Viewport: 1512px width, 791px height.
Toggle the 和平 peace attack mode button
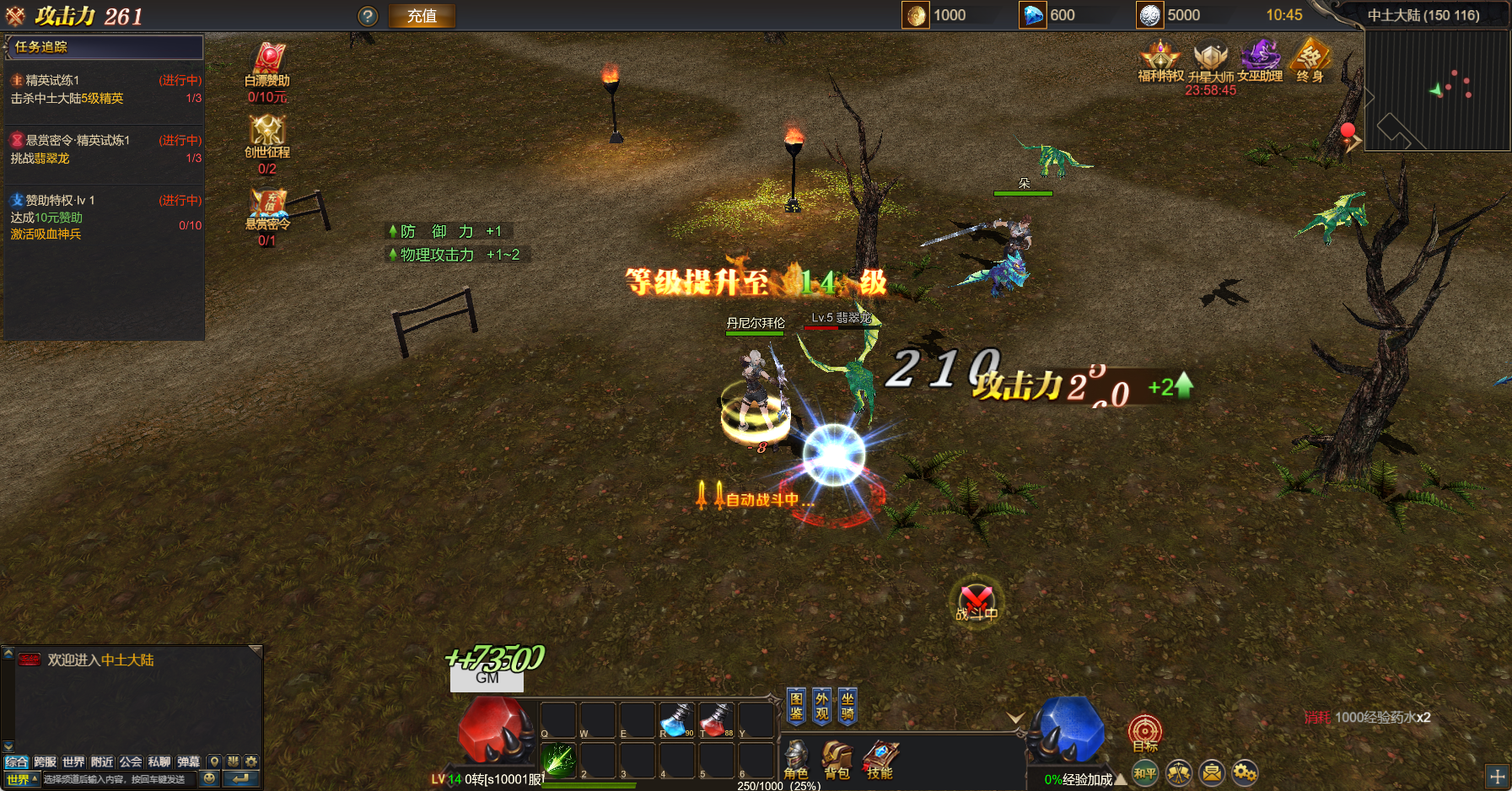coord(1145,772)
